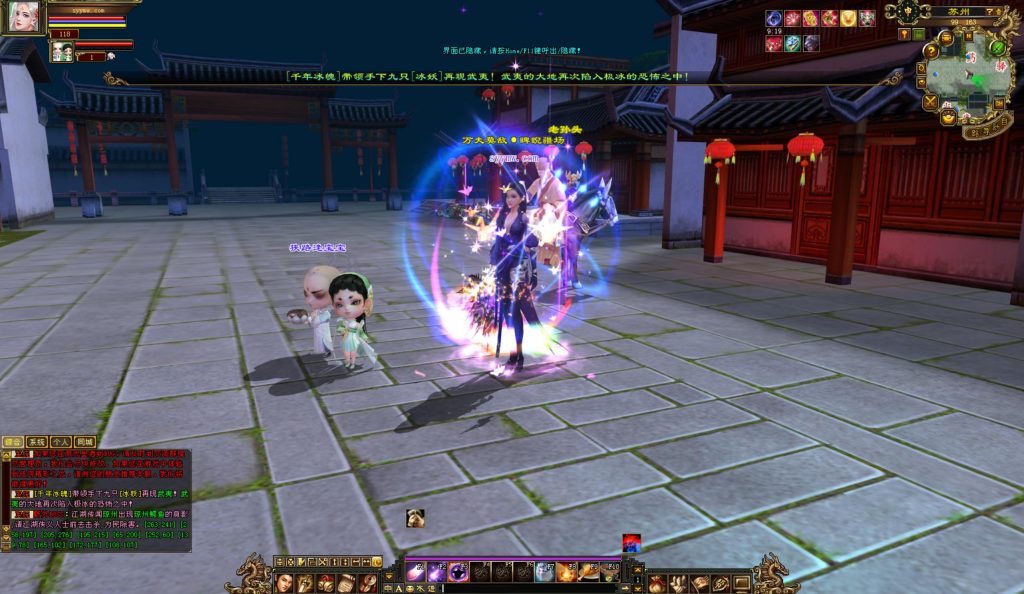Click the green leaf orb on minimap

997,47
